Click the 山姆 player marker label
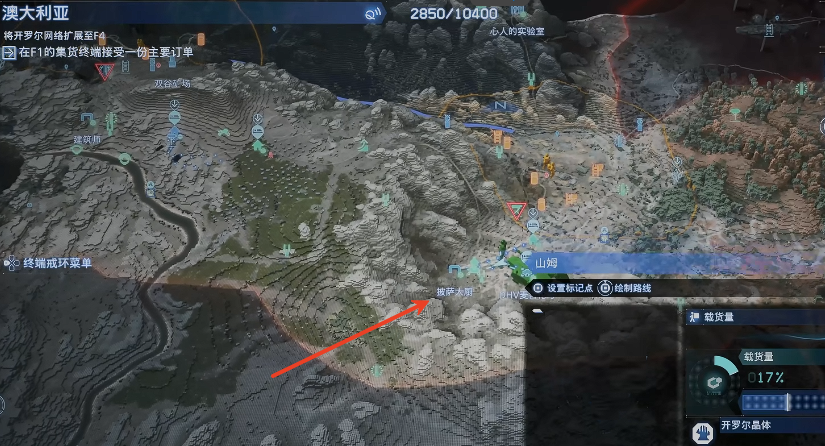The height and width of the screenshot is (446, 825). tap(546, 263)
